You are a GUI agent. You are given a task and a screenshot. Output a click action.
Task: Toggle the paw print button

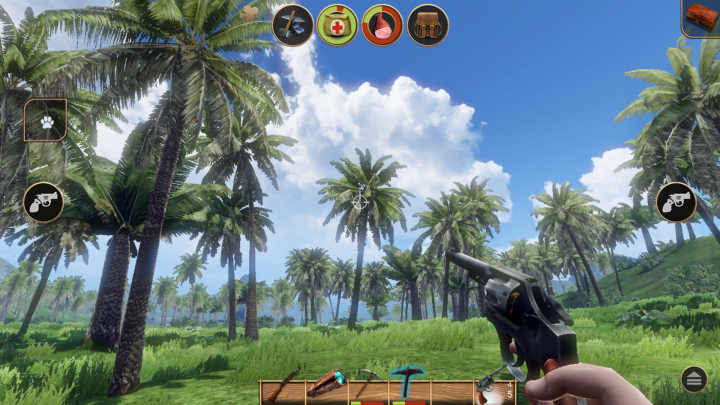46,120
